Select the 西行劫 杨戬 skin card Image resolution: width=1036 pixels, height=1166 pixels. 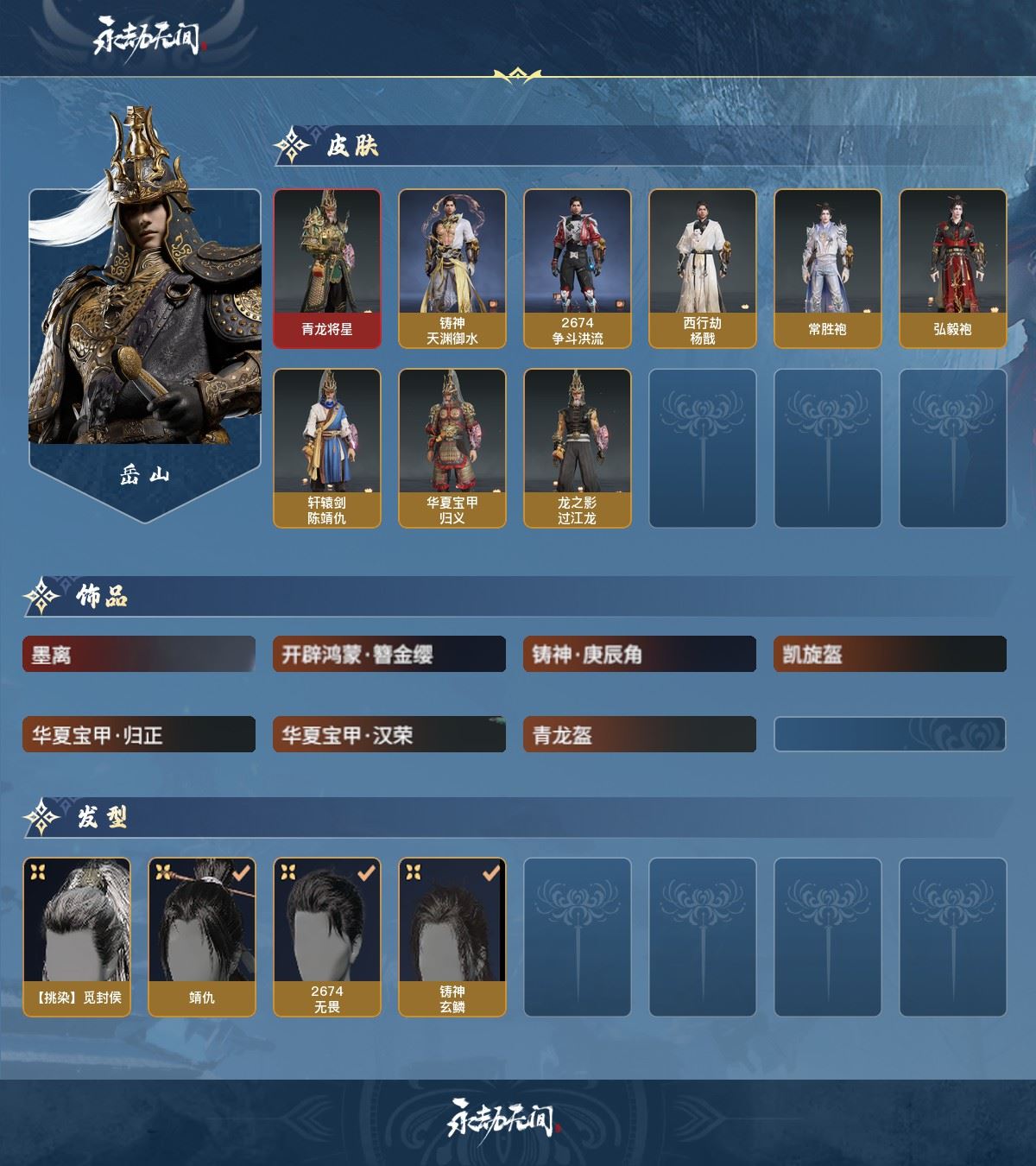pyautogui.click(x=702, y=269)
